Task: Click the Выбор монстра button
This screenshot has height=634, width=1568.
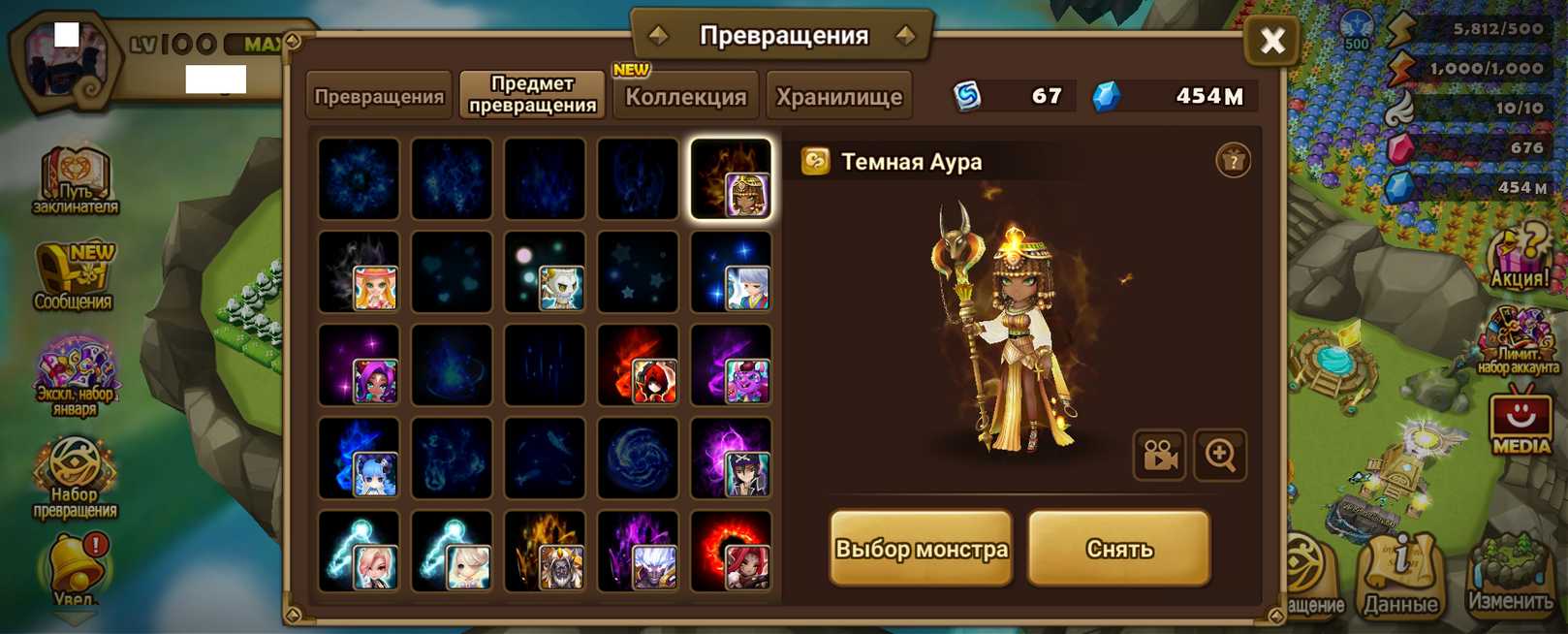Action: [921, 549]
